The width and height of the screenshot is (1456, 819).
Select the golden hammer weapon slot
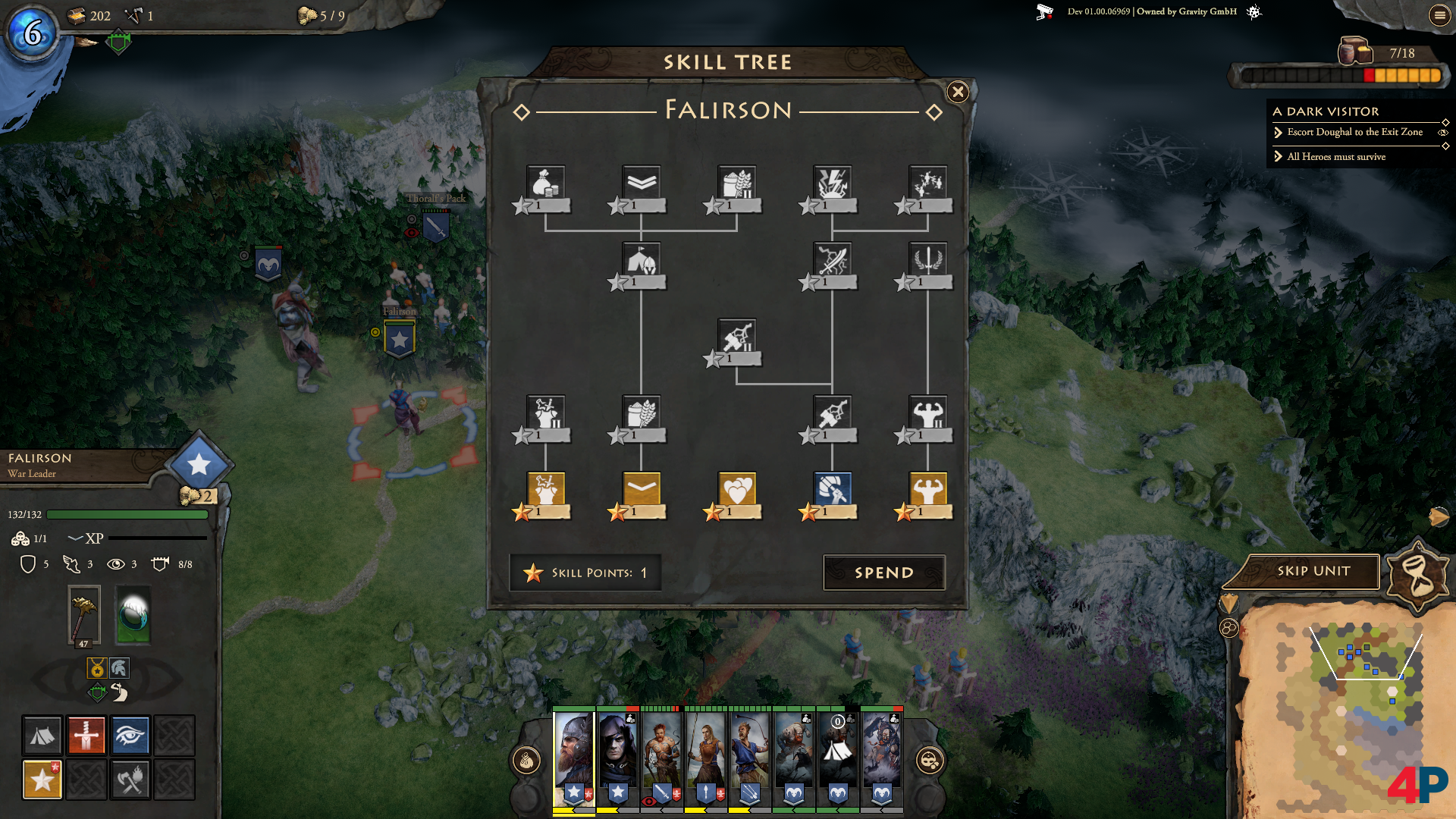click(84, 615)
